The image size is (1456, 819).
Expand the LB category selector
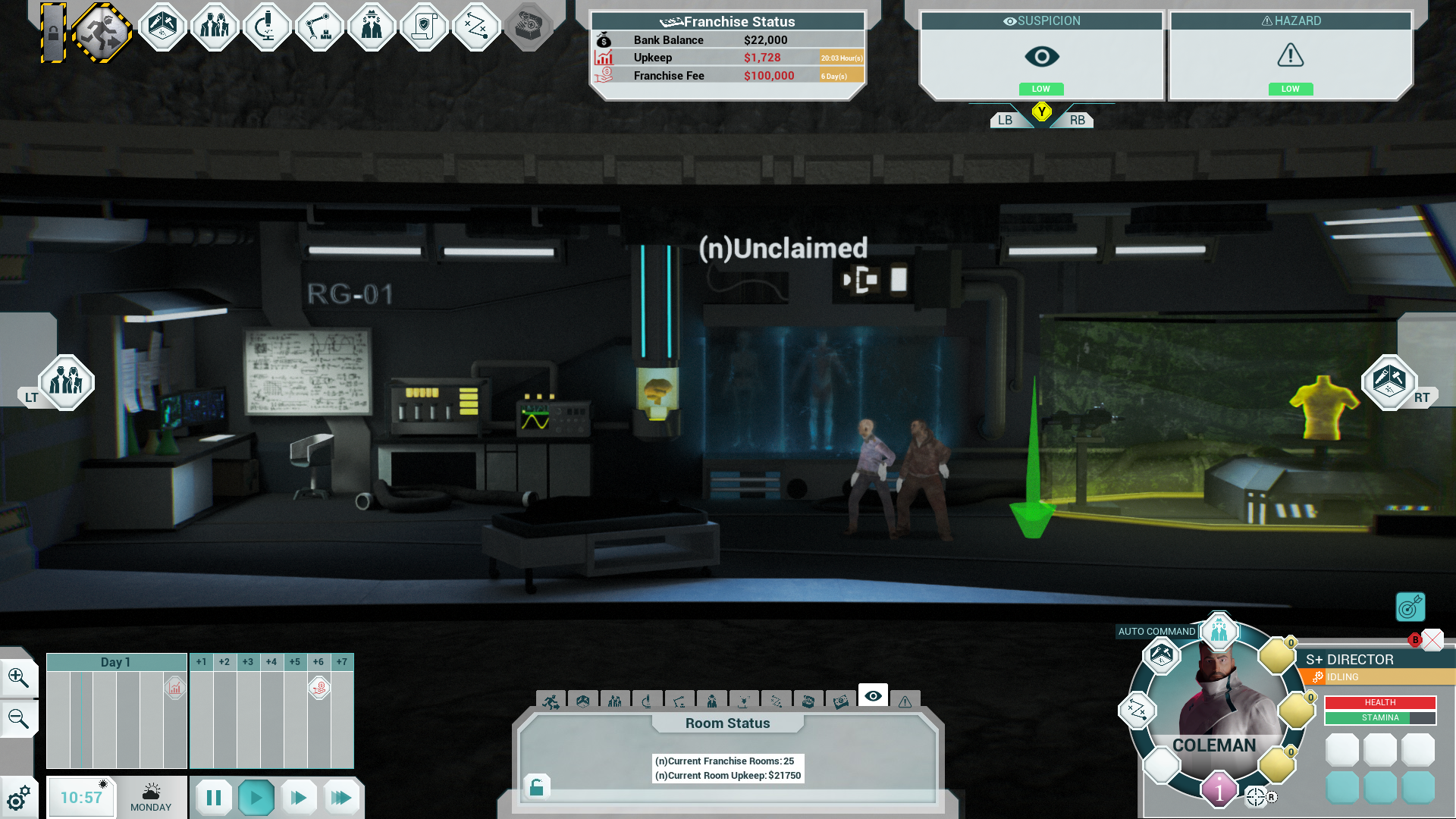pos(1006,118)
